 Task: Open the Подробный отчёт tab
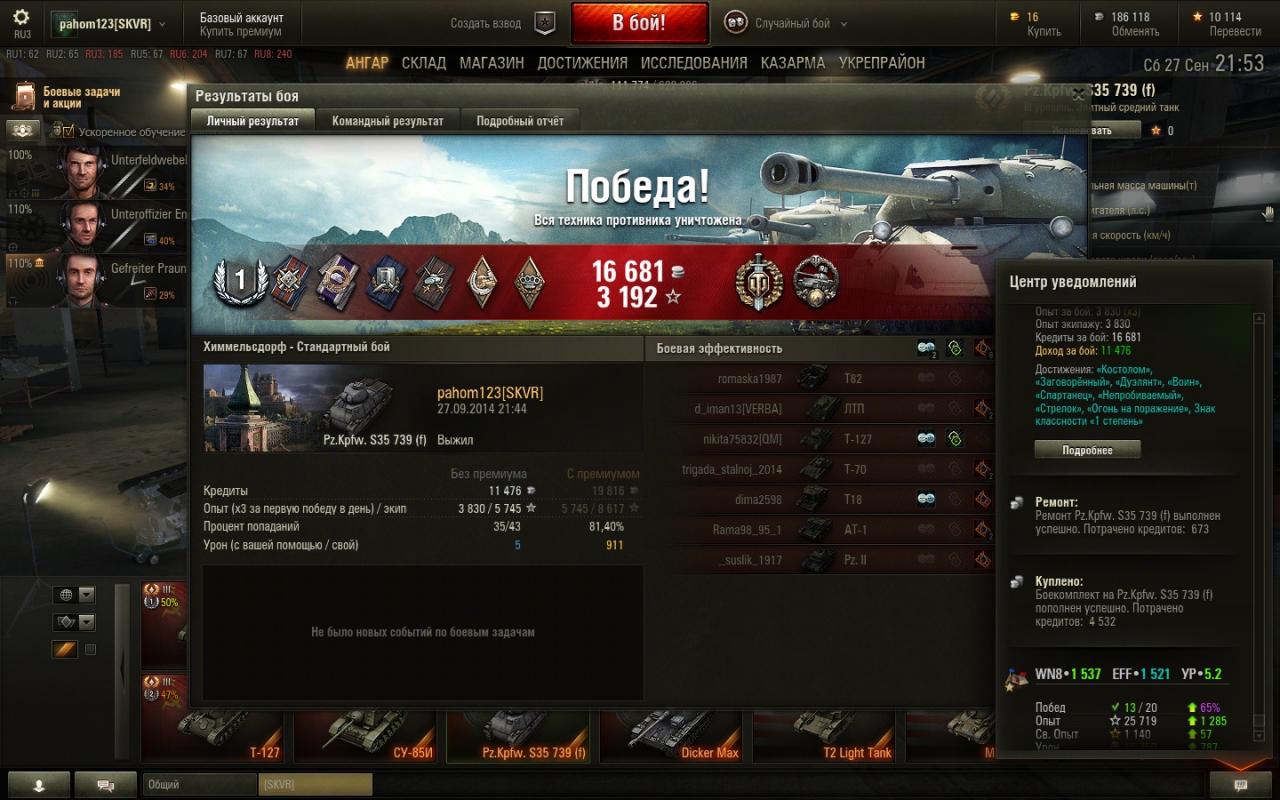520,121
